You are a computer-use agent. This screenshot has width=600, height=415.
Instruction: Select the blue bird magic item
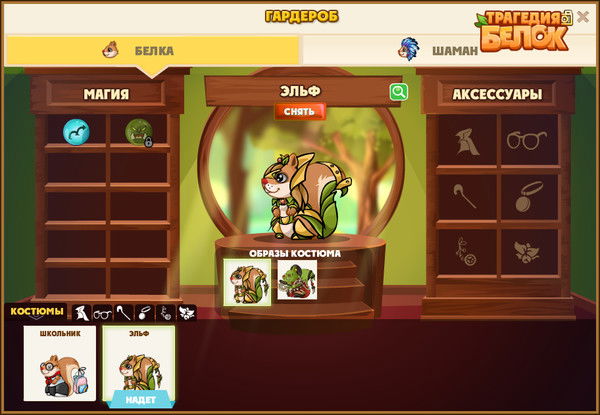pyautogui.click(x=76, y=131)
